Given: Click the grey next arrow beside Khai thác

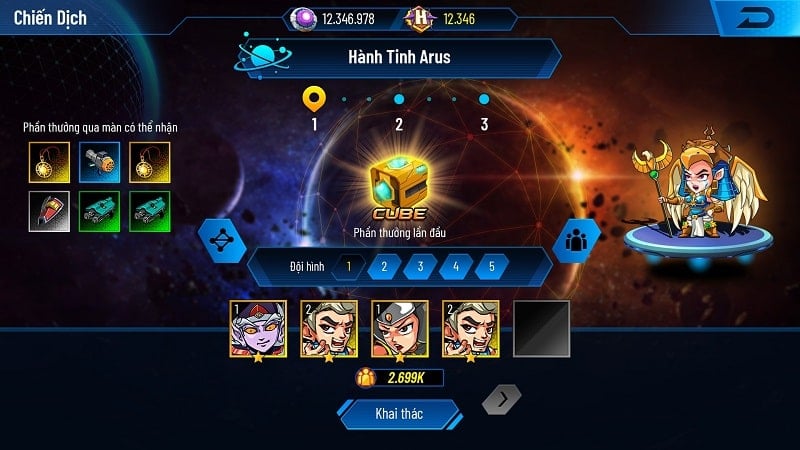Looking at the screenshot, I should coord(501,402).
